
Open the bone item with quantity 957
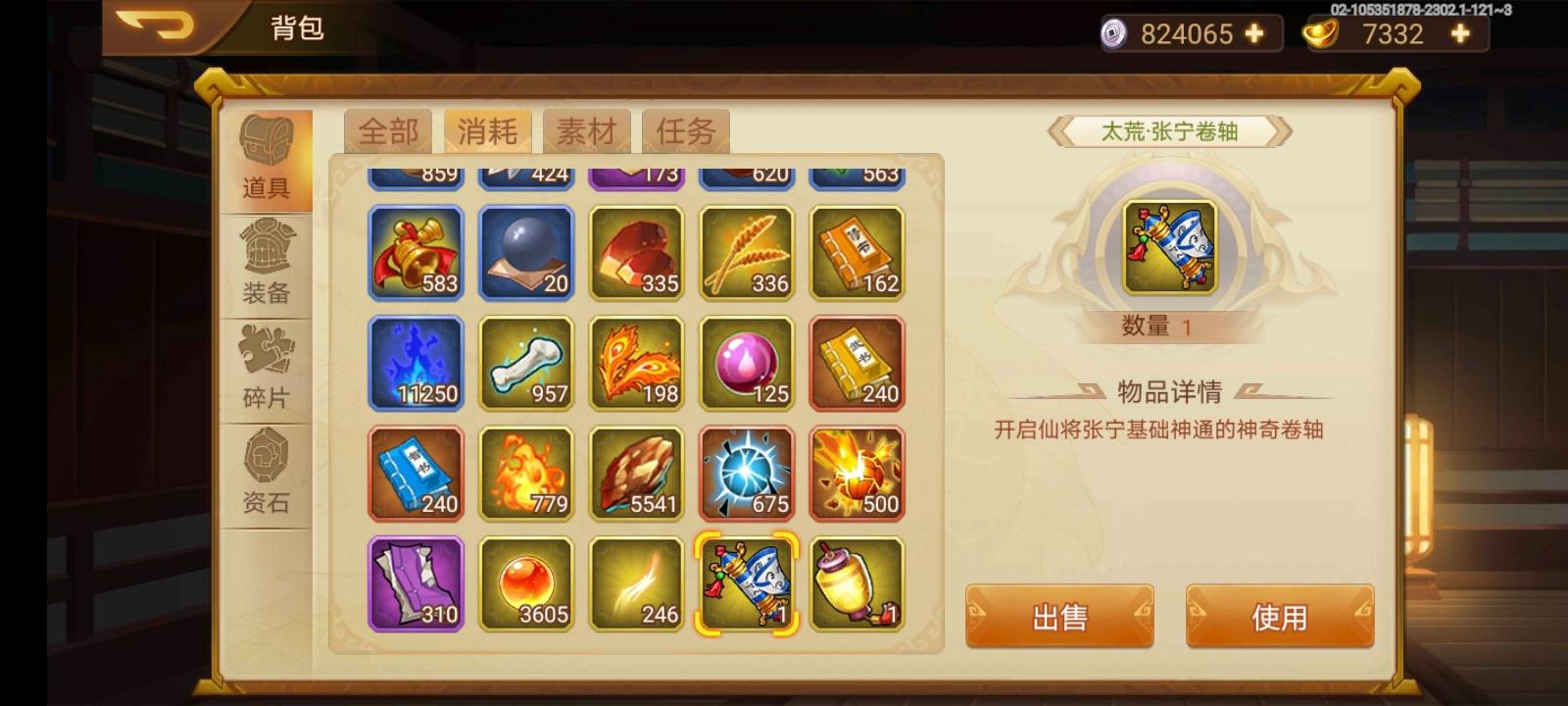coord(525,363)
